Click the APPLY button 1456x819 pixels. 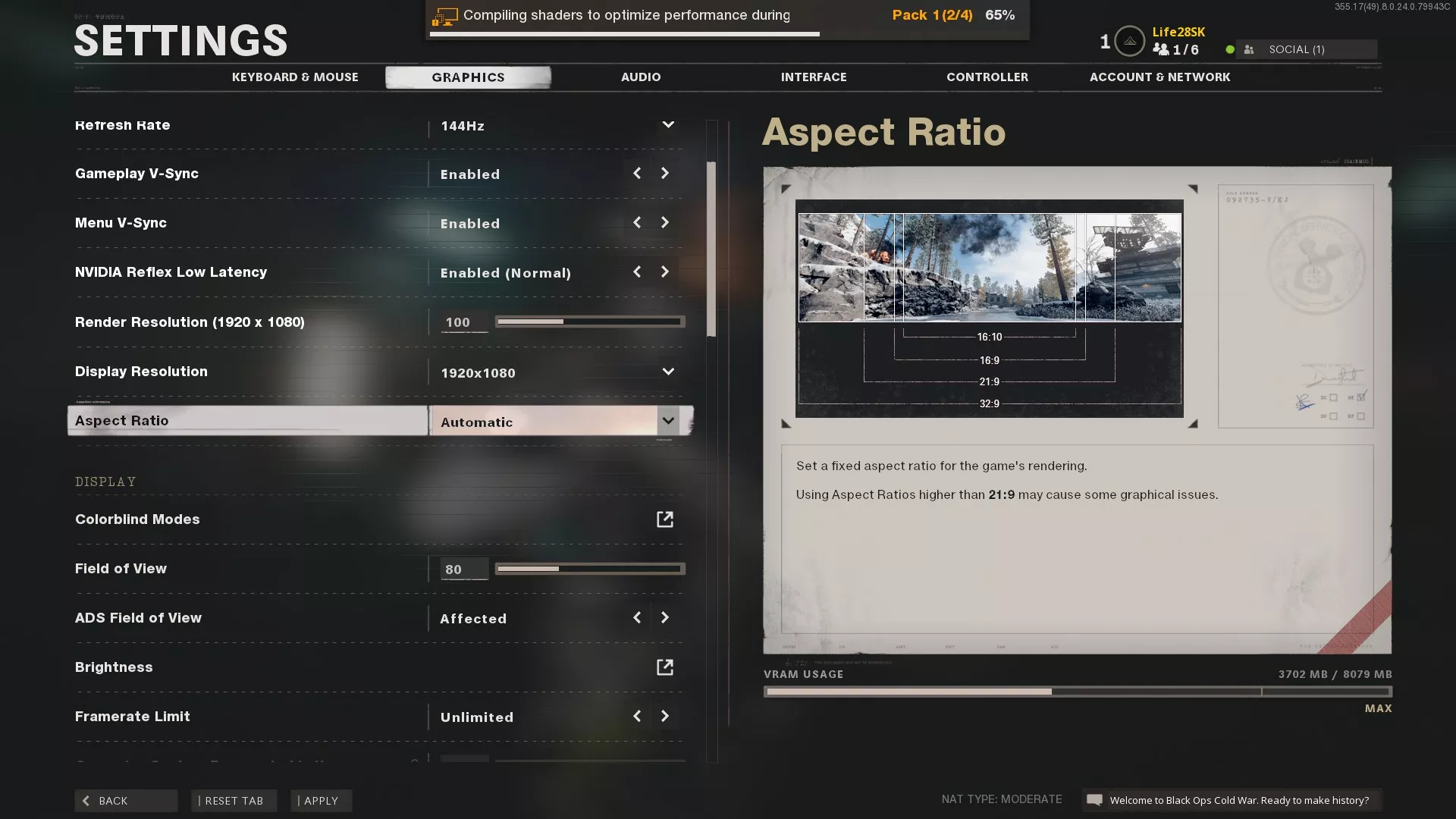[321, 800]
